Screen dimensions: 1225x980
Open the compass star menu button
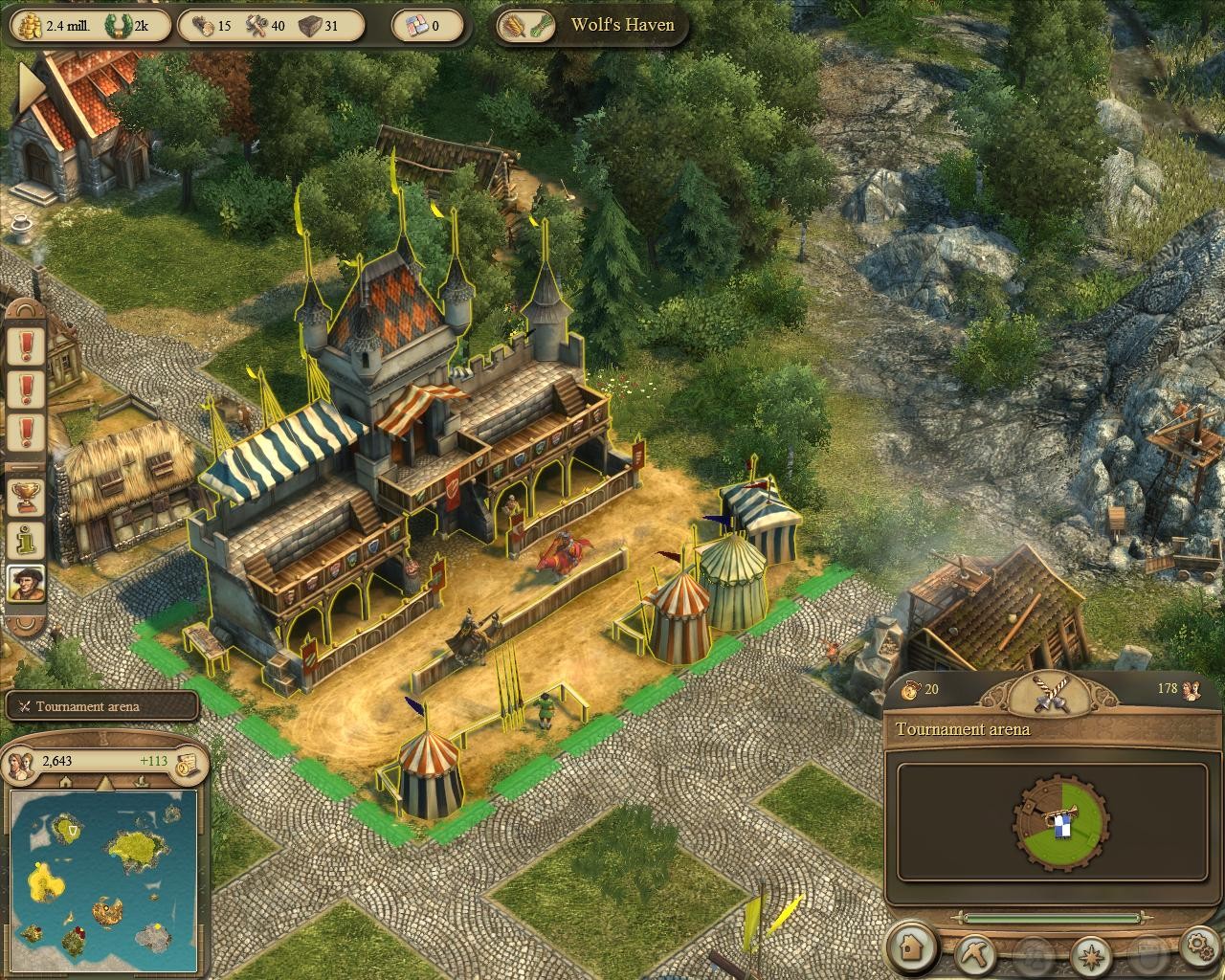pyautogui.click(x=1089, y=952)
